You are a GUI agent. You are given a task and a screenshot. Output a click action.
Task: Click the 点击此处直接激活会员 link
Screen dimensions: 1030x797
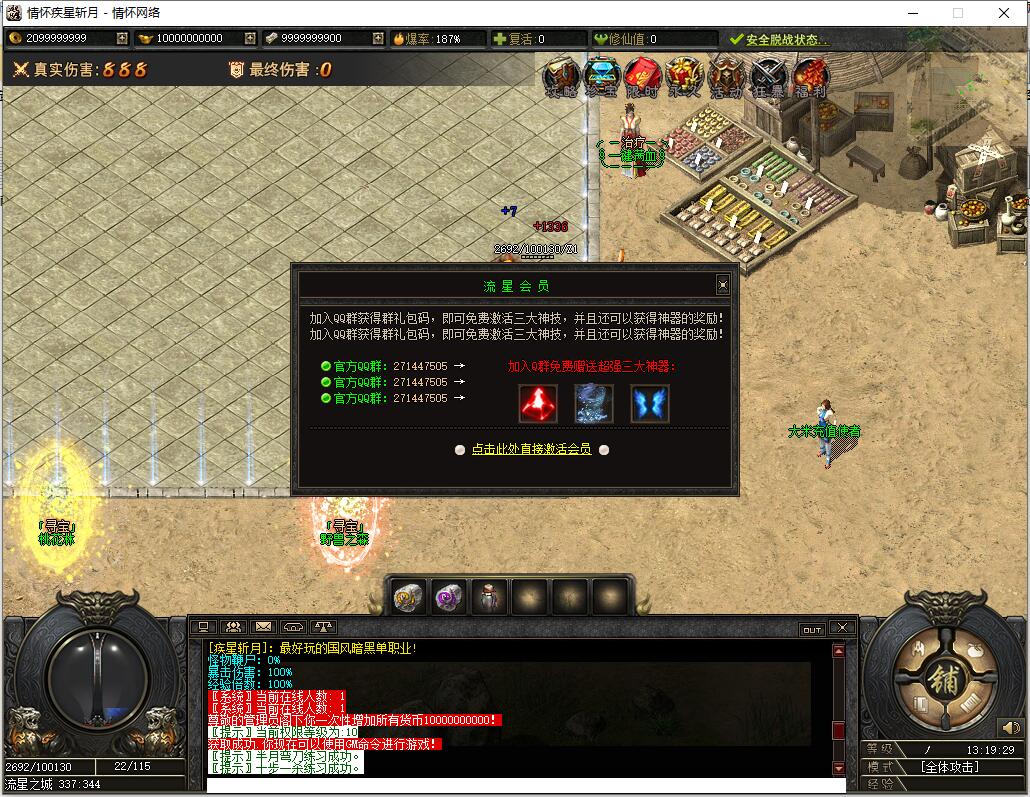click(531, 450)
